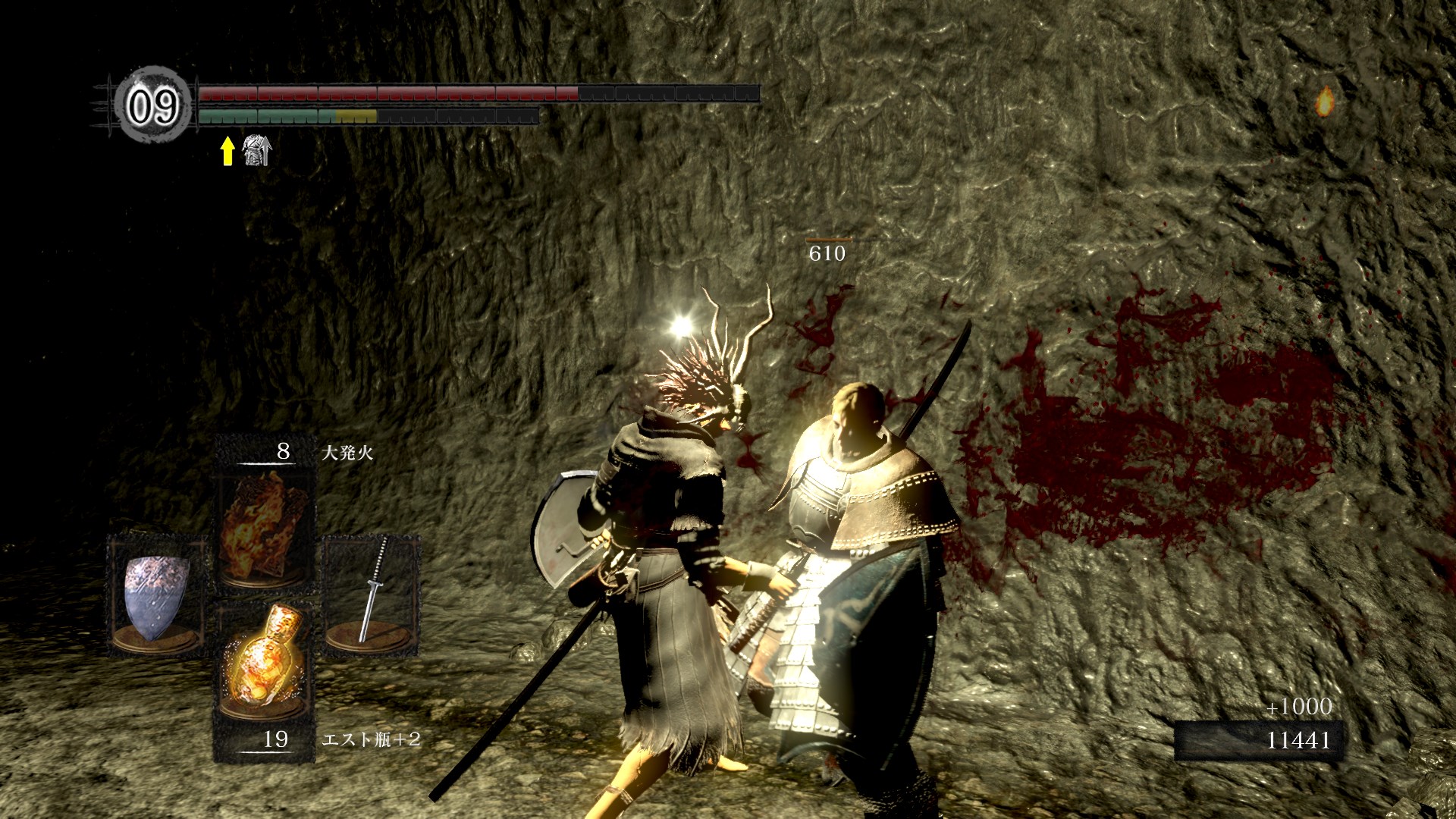The height and width of the screenshot is (819, 1456).
Task: Click the armor buff status icon
Action: 256,151
